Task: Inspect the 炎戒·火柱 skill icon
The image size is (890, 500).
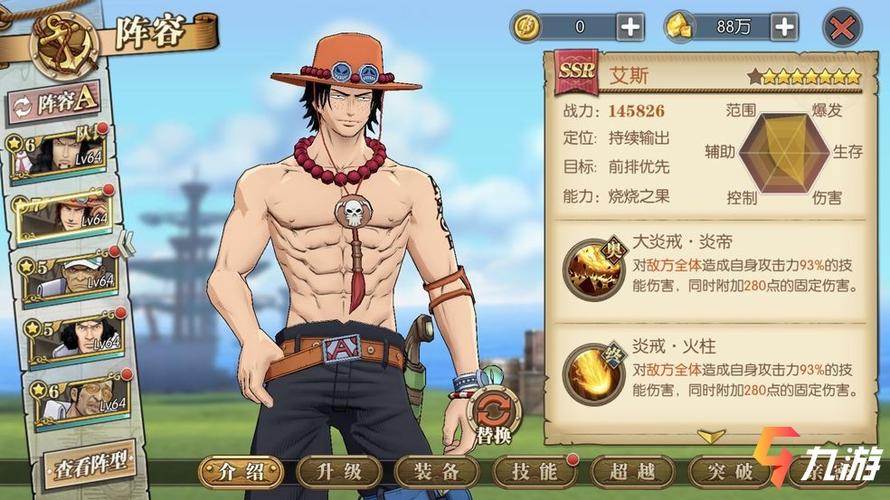Action: [593, 372]
